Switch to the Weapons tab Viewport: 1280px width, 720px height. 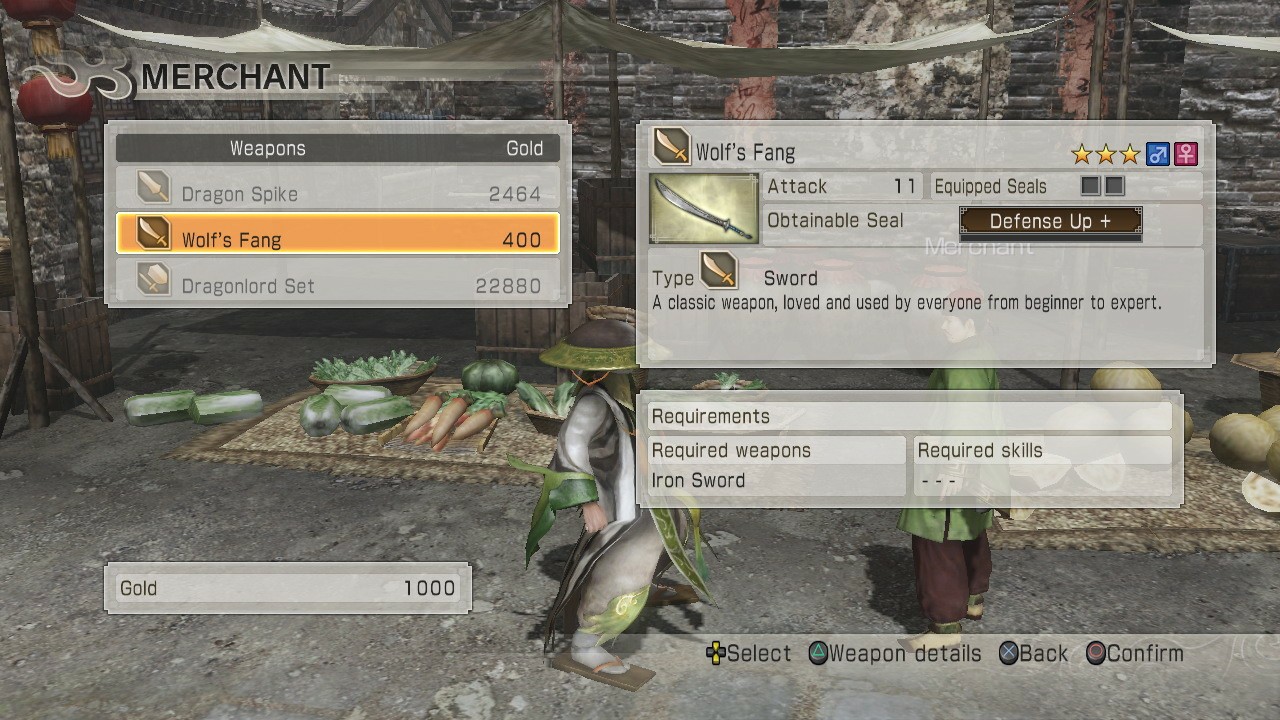point(267,147)
